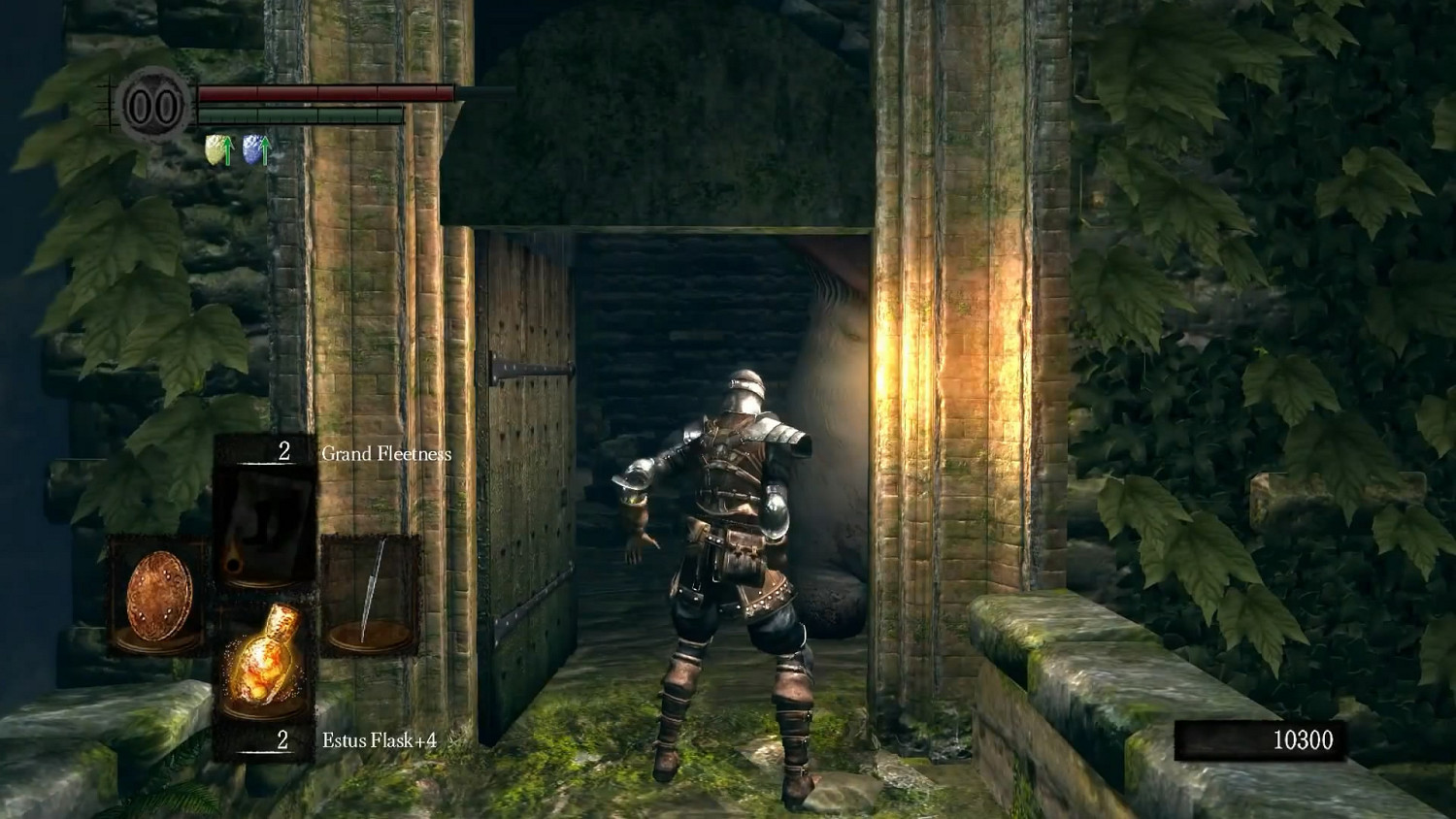Click the dark souls display box in bottom right
The width and height of the screenshot is (1456, 819).
(x=1262, y=738)
